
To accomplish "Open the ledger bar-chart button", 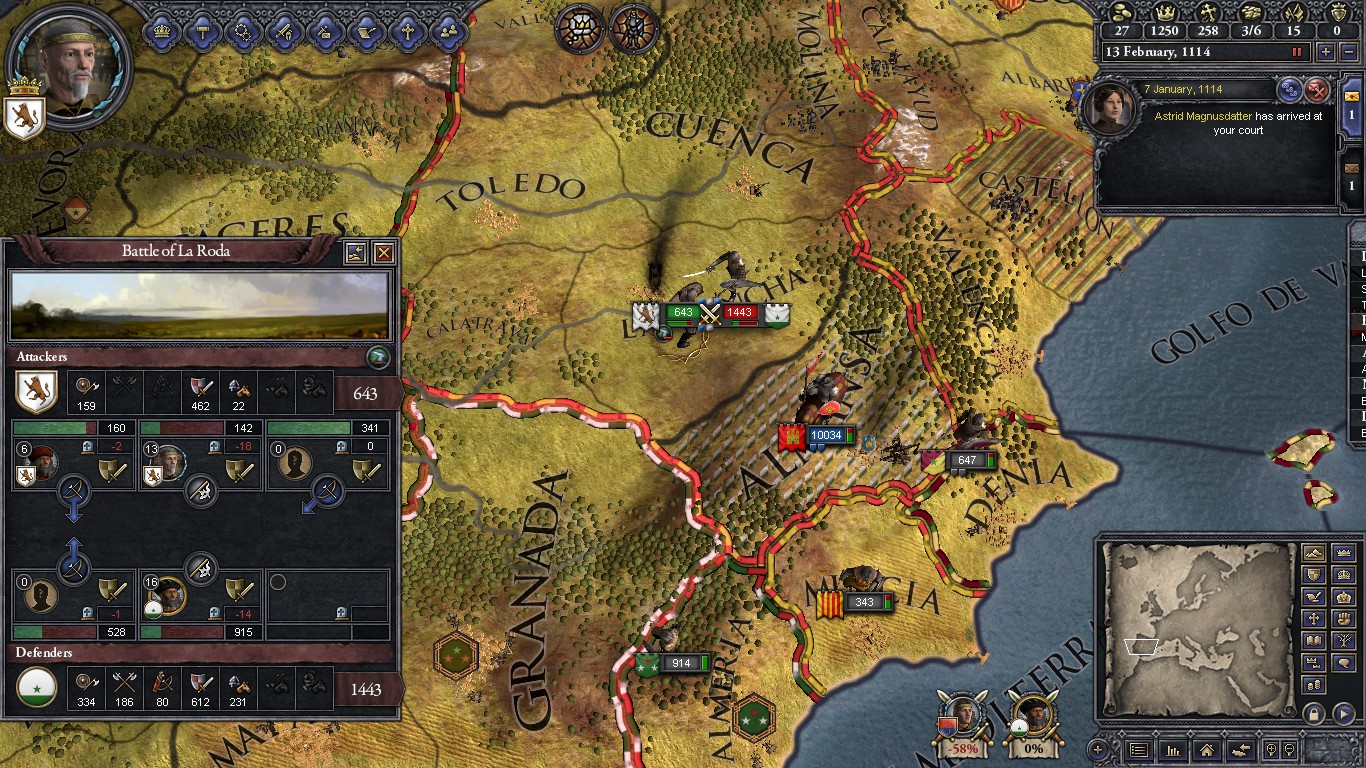I will pos(1173,749).
